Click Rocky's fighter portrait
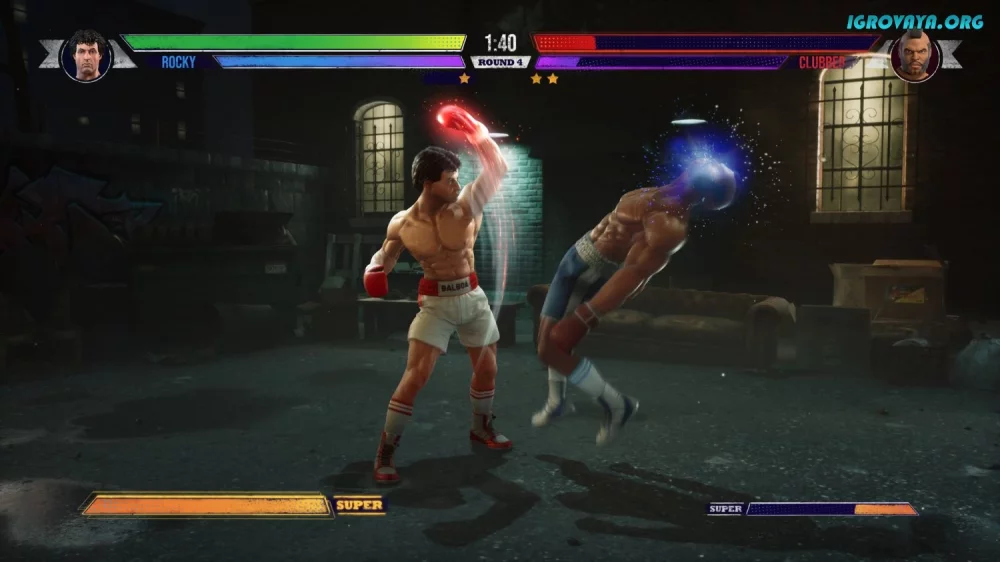1000x562 pixels. pyautogui.click(x=86, y=55)
